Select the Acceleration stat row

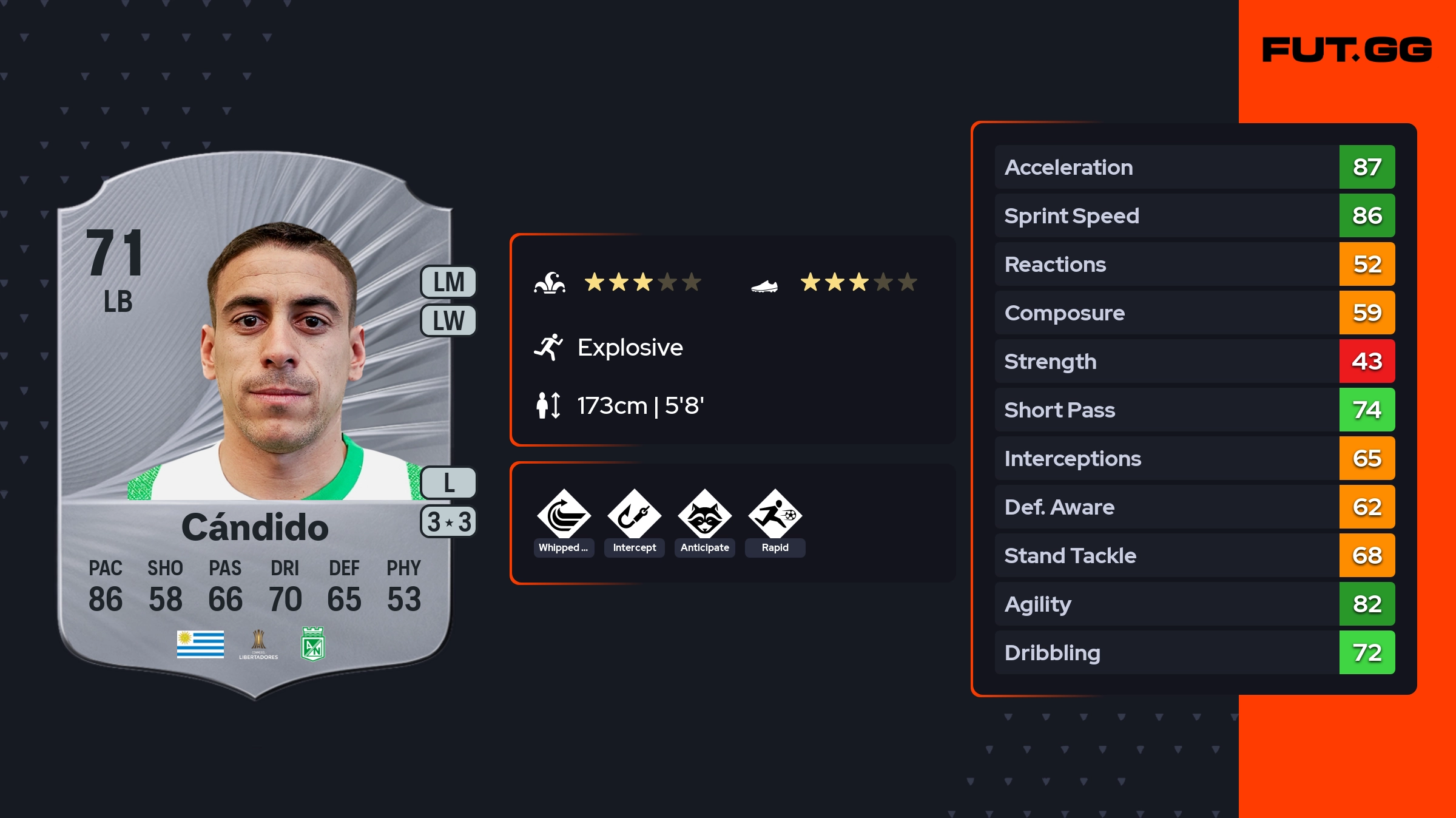1194,167
